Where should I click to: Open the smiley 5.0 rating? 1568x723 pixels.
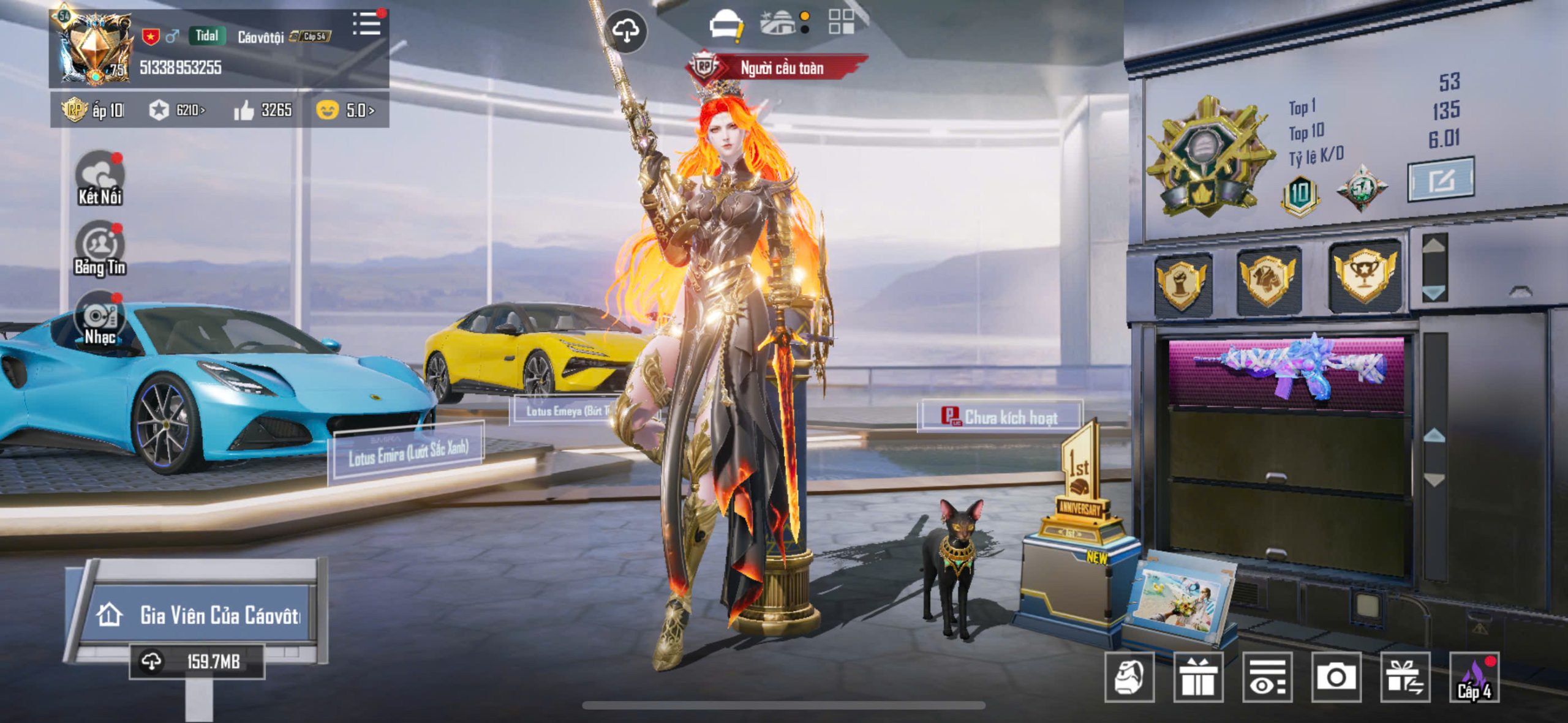point(345,110)
